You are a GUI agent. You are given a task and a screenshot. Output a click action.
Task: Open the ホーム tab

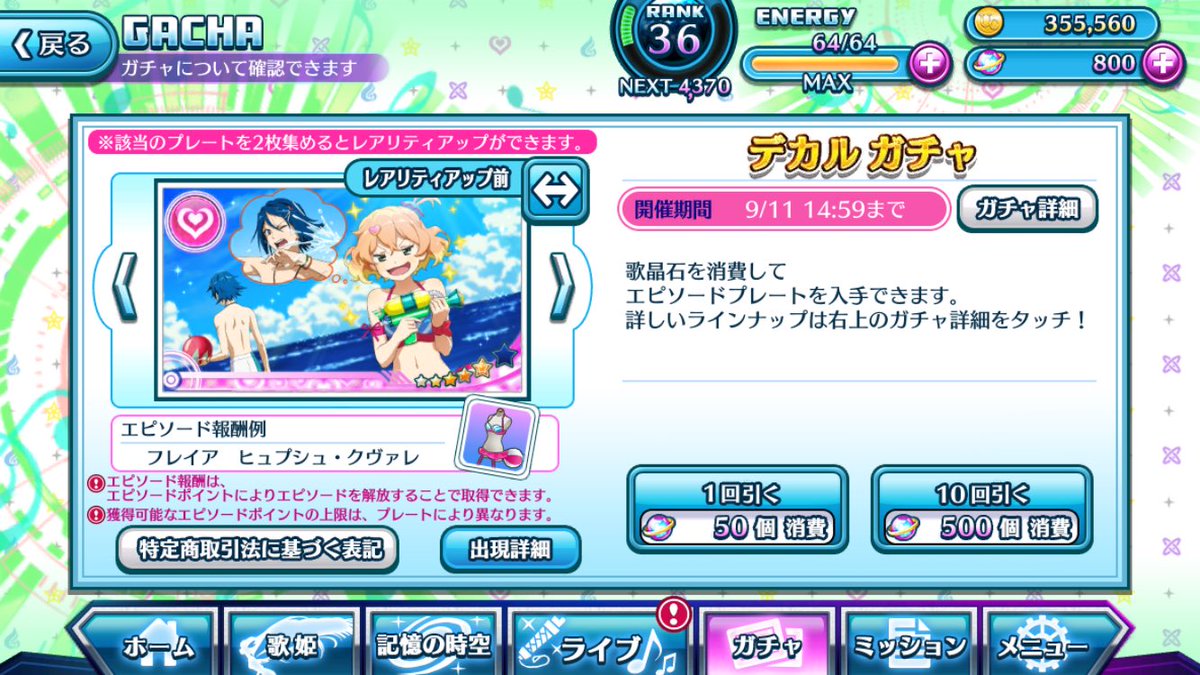(146, 645)
